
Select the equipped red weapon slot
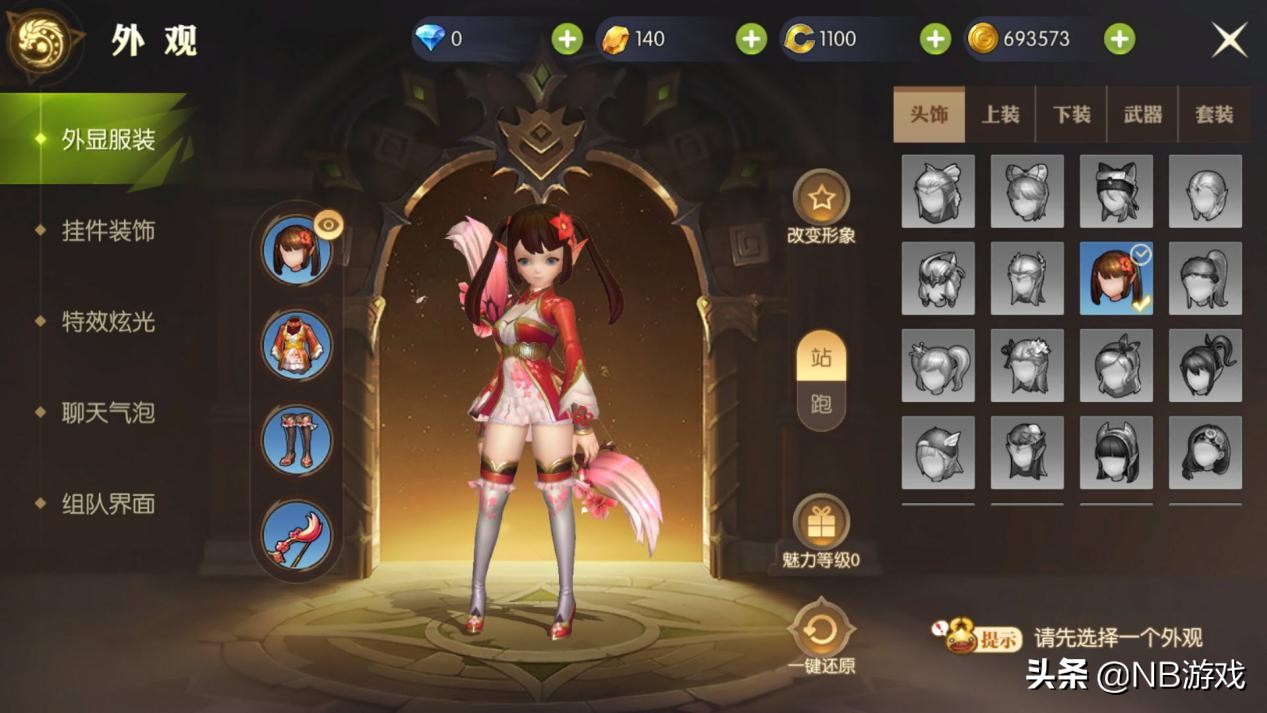(297, 535)
